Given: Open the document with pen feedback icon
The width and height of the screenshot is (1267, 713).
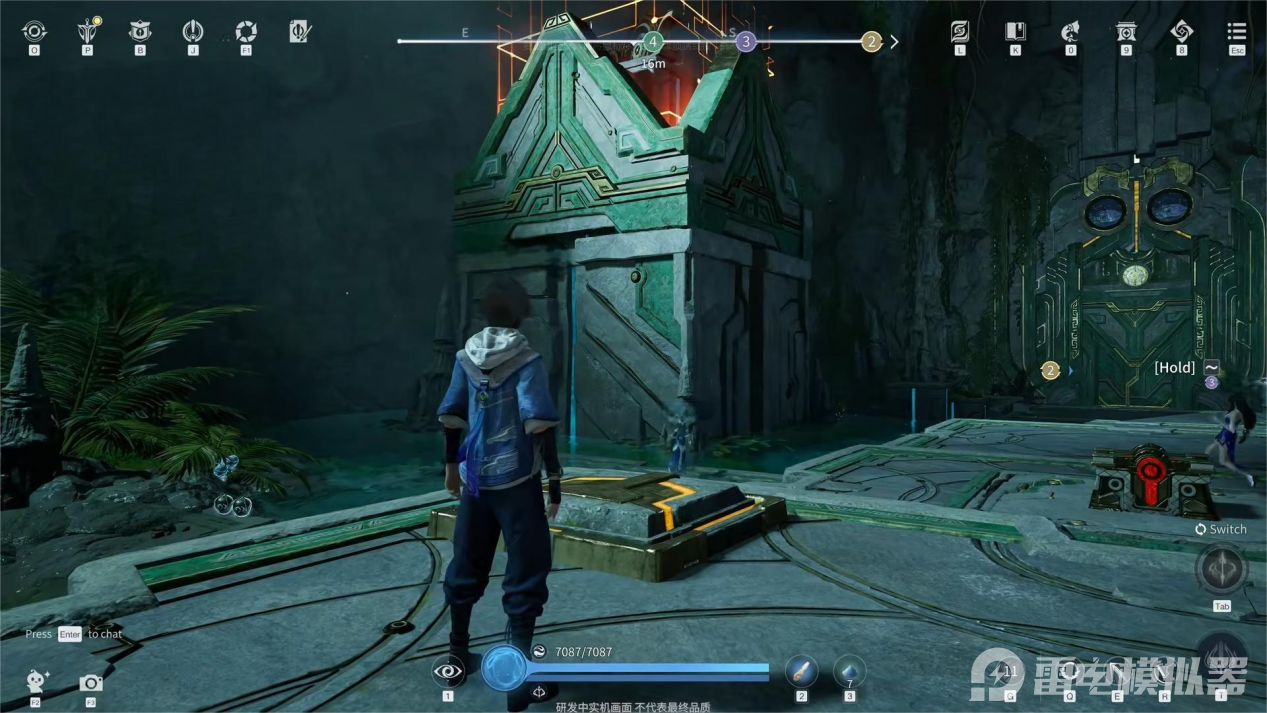Looking at the screenshot, I should pos(299,32).
